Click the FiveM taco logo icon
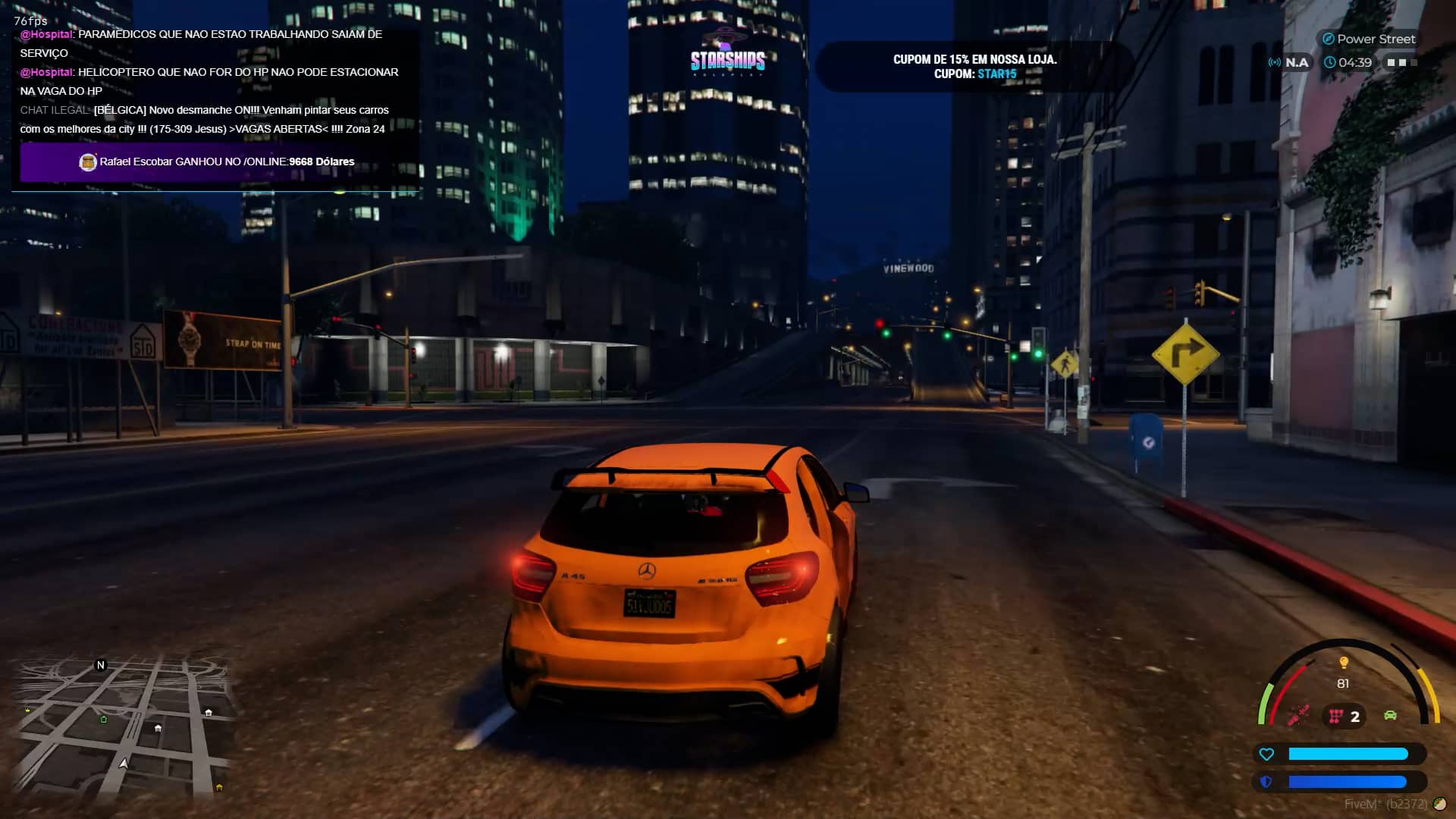1456x819 pixels. point(1439,804)
